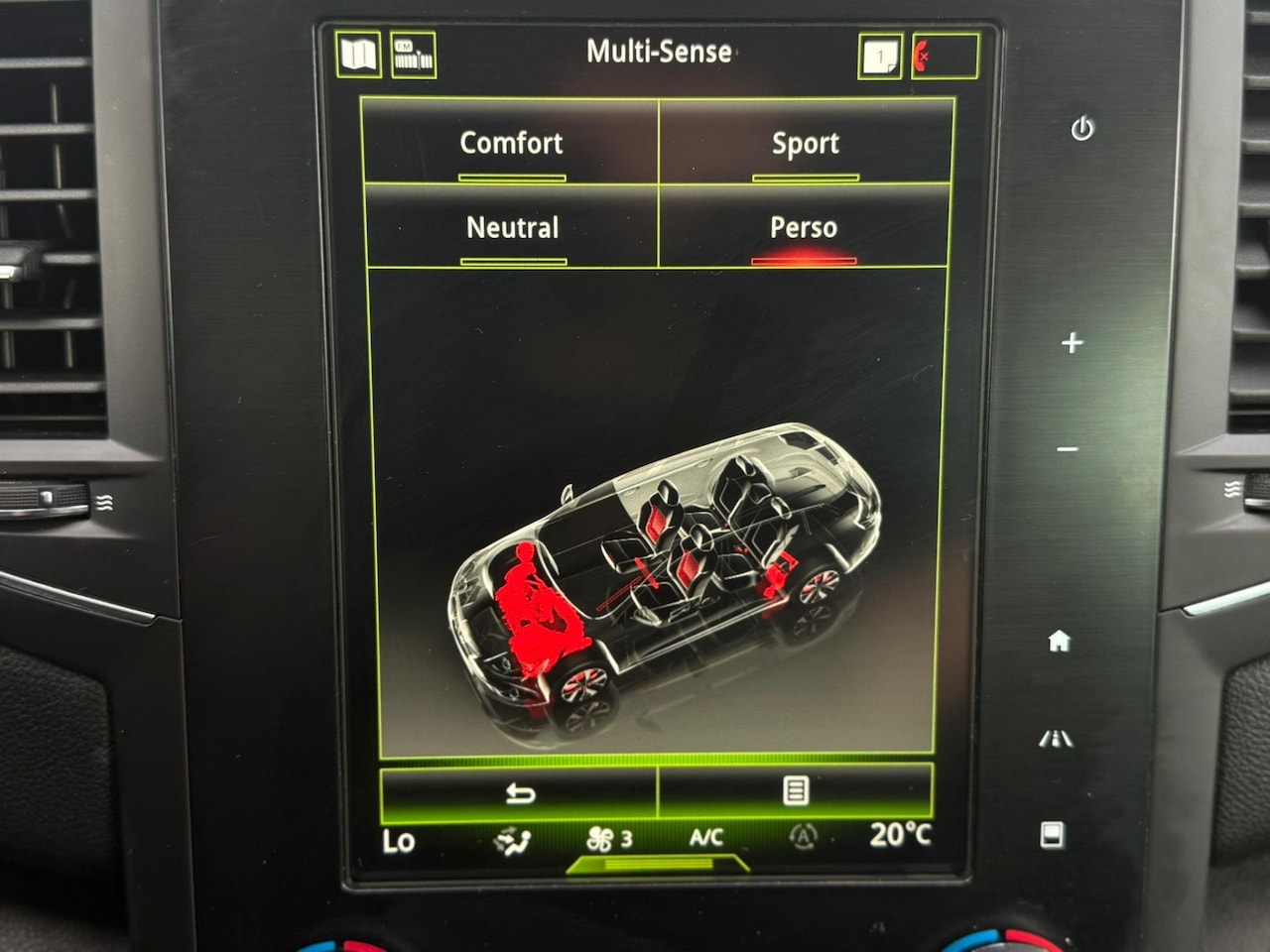Switch to Sport mode
Image resolution: width=1270 pixels, height=952 pixels.
[805, 143]
